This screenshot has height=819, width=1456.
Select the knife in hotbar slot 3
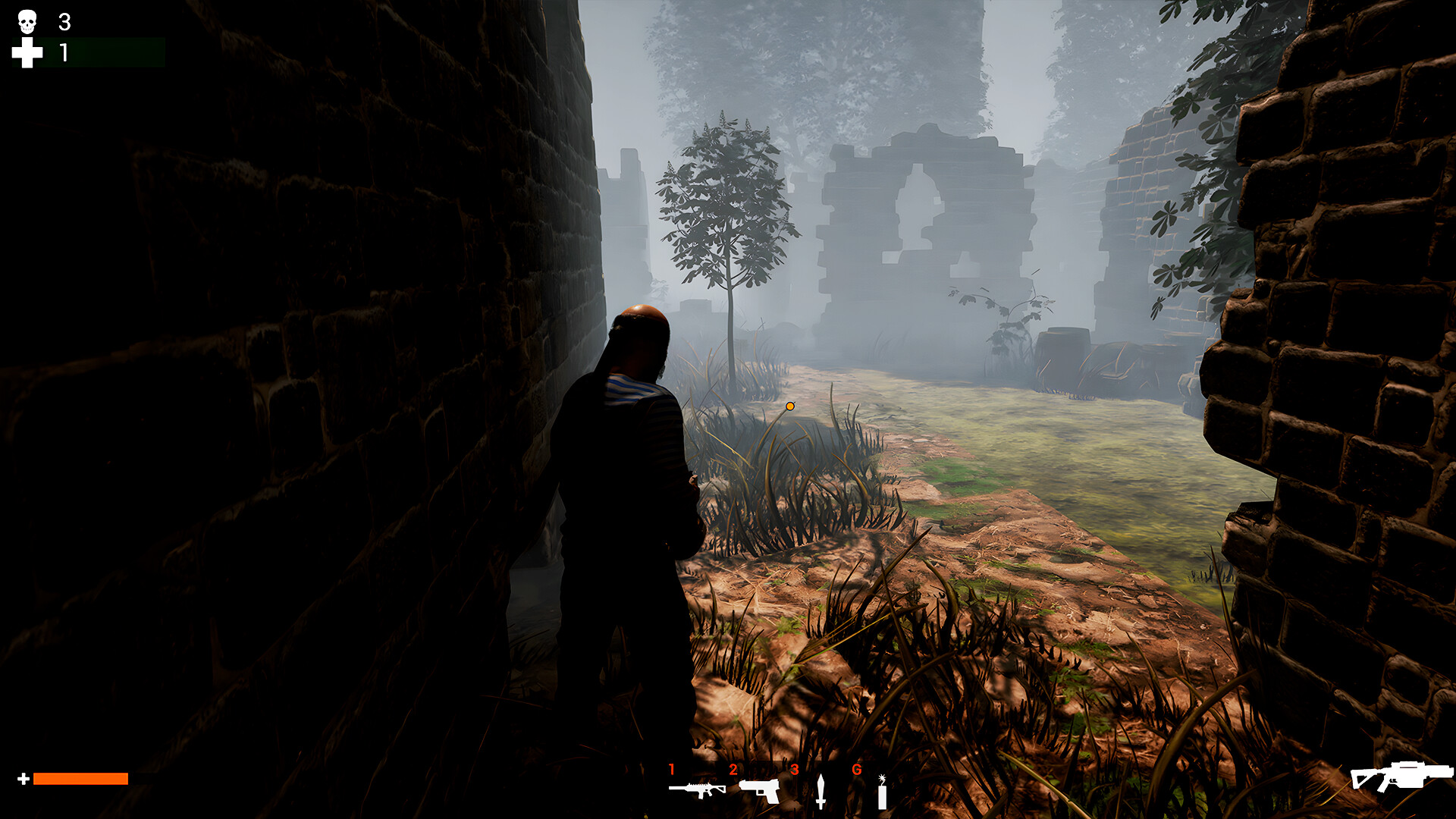(x=821, y=792)
